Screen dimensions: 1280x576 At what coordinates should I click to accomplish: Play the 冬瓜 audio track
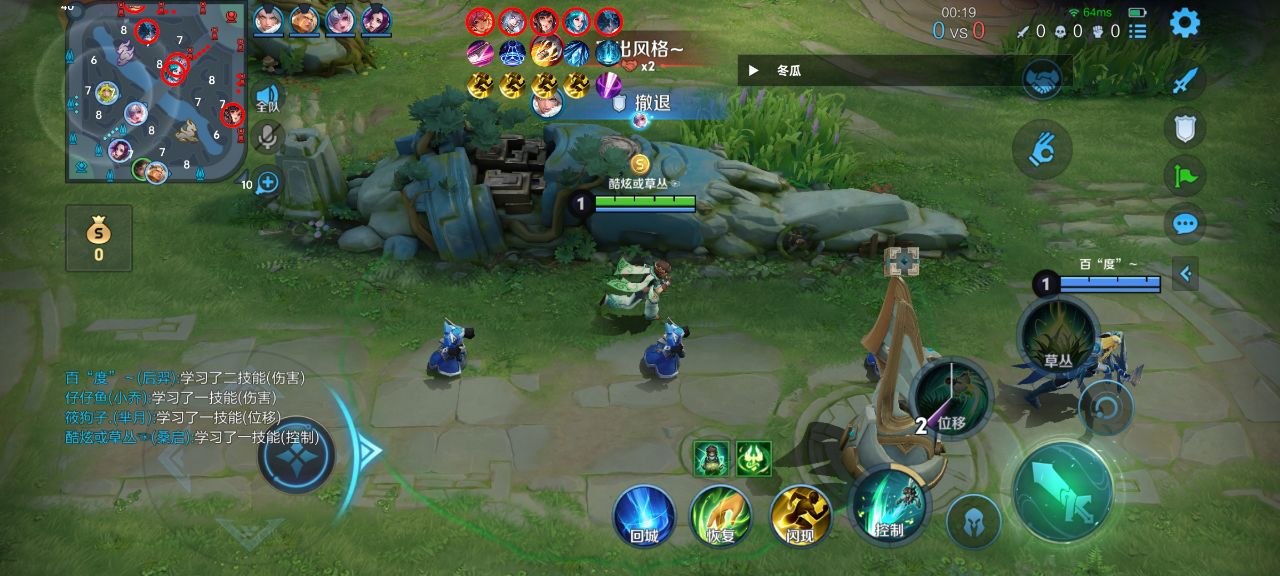(x=754, y=71)
